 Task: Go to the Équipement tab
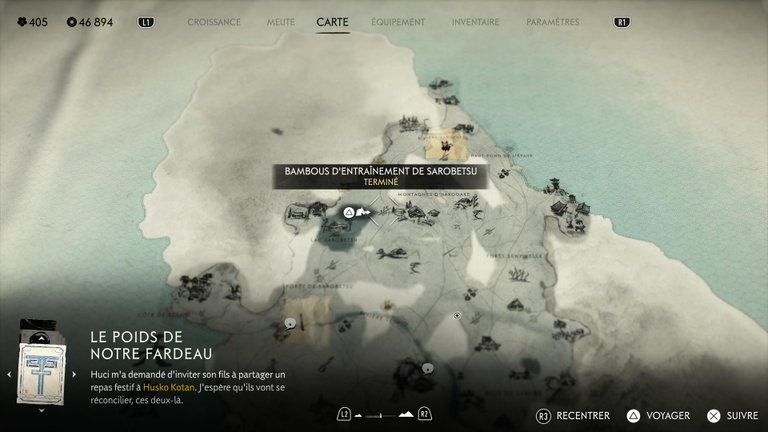click(397, 22)
